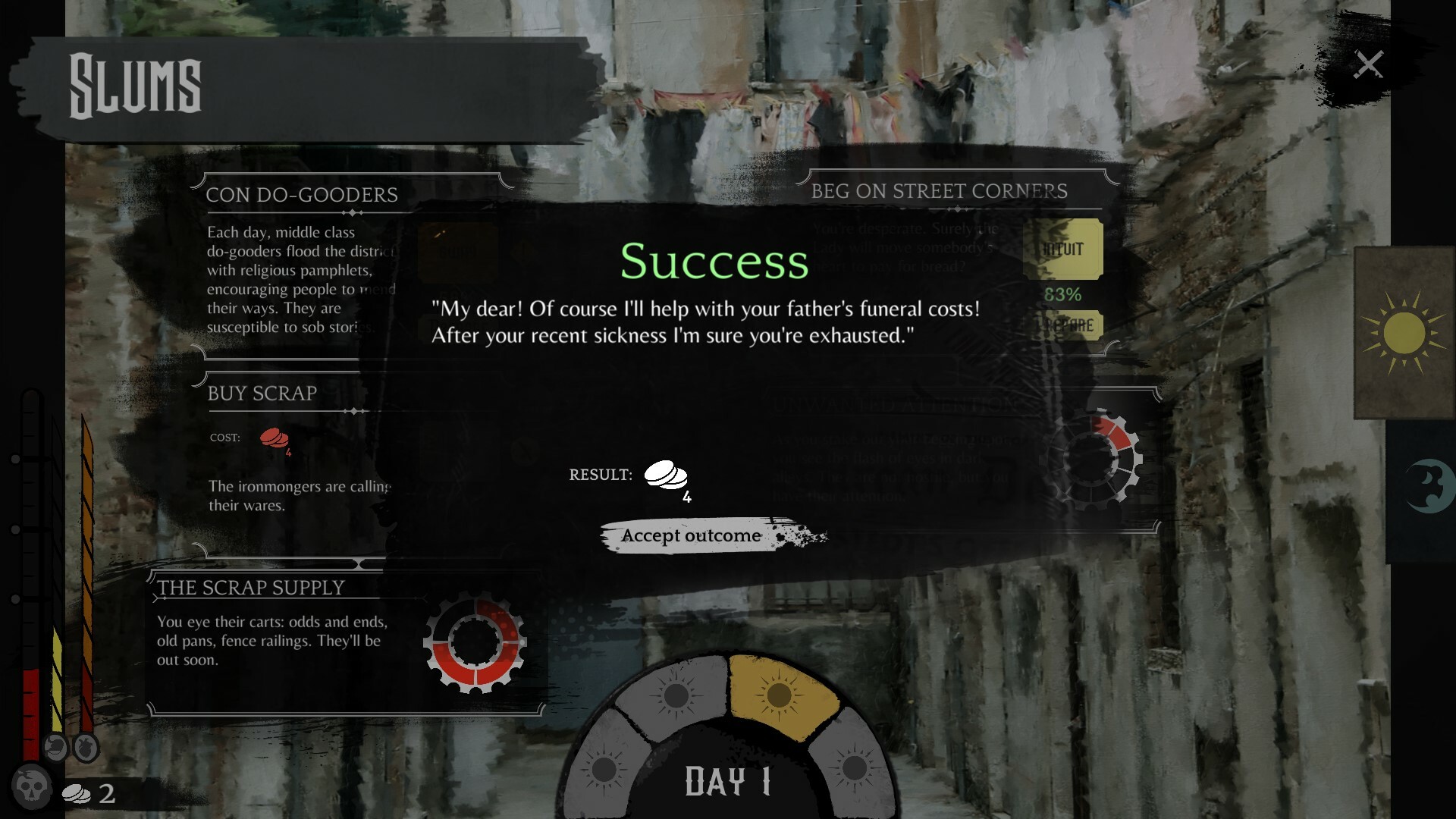Screen dimensions: 1456x819
Task: Expand the Buy Scrap card
Action: tap(262, 394)
